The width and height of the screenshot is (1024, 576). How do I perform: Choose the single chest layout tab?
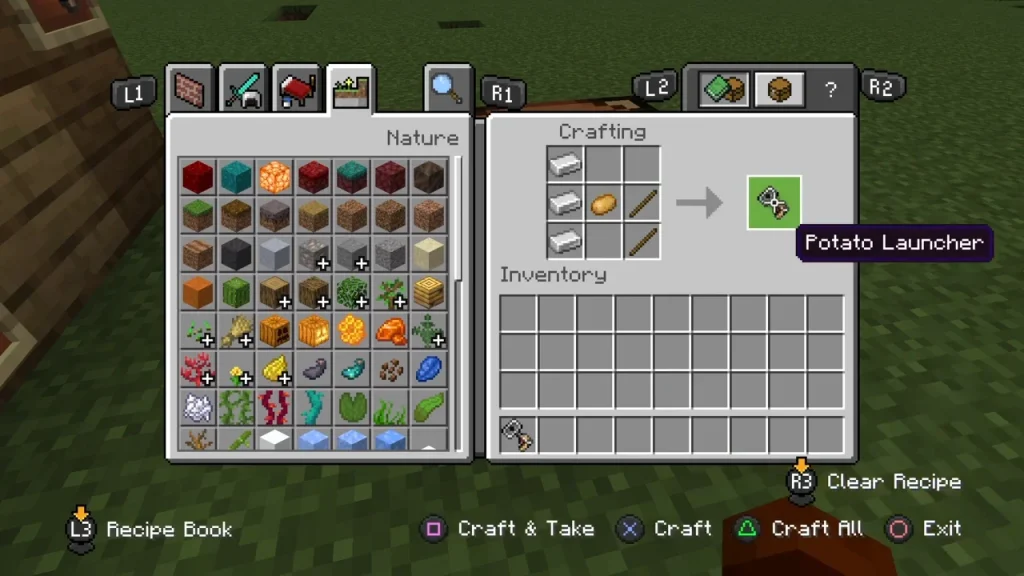click(x=779, y=90)
